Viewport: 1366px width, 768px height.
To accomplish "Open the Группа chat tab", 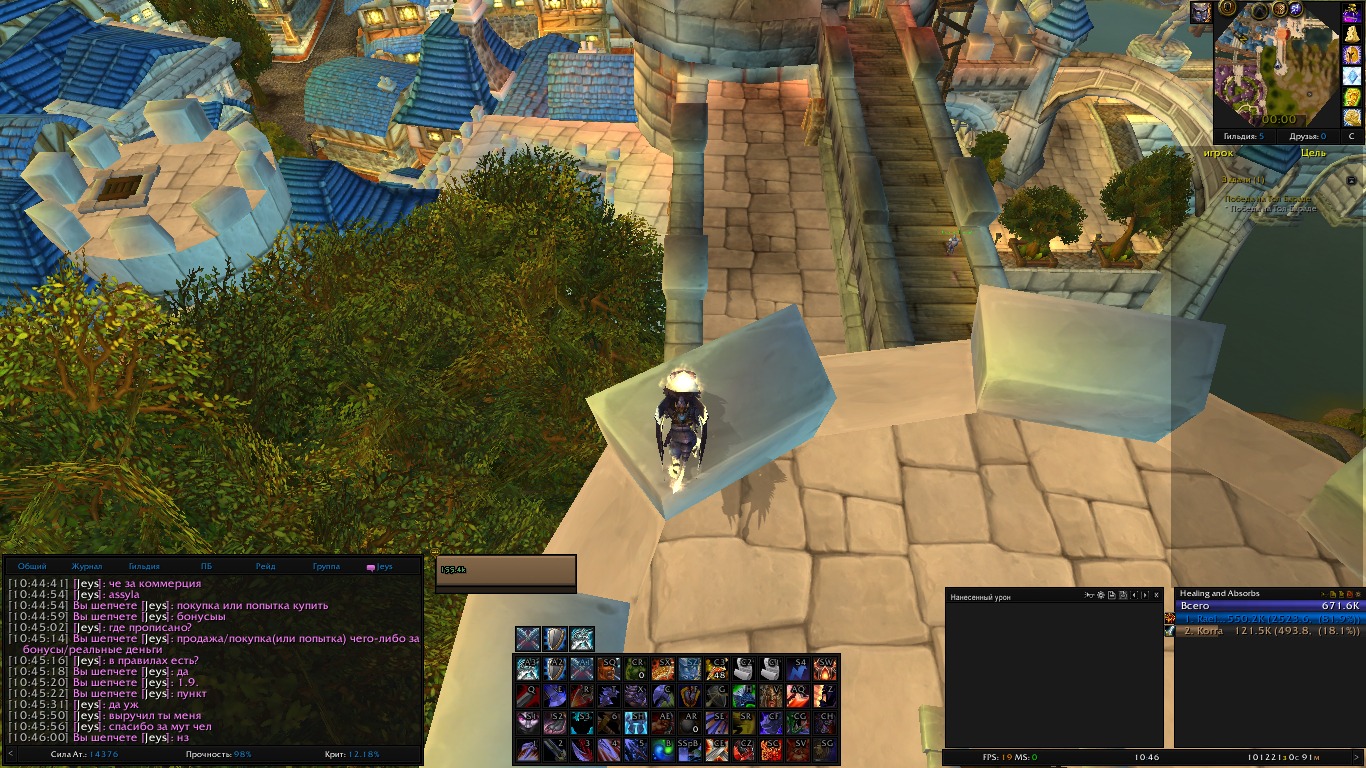I will pos(326,566).
